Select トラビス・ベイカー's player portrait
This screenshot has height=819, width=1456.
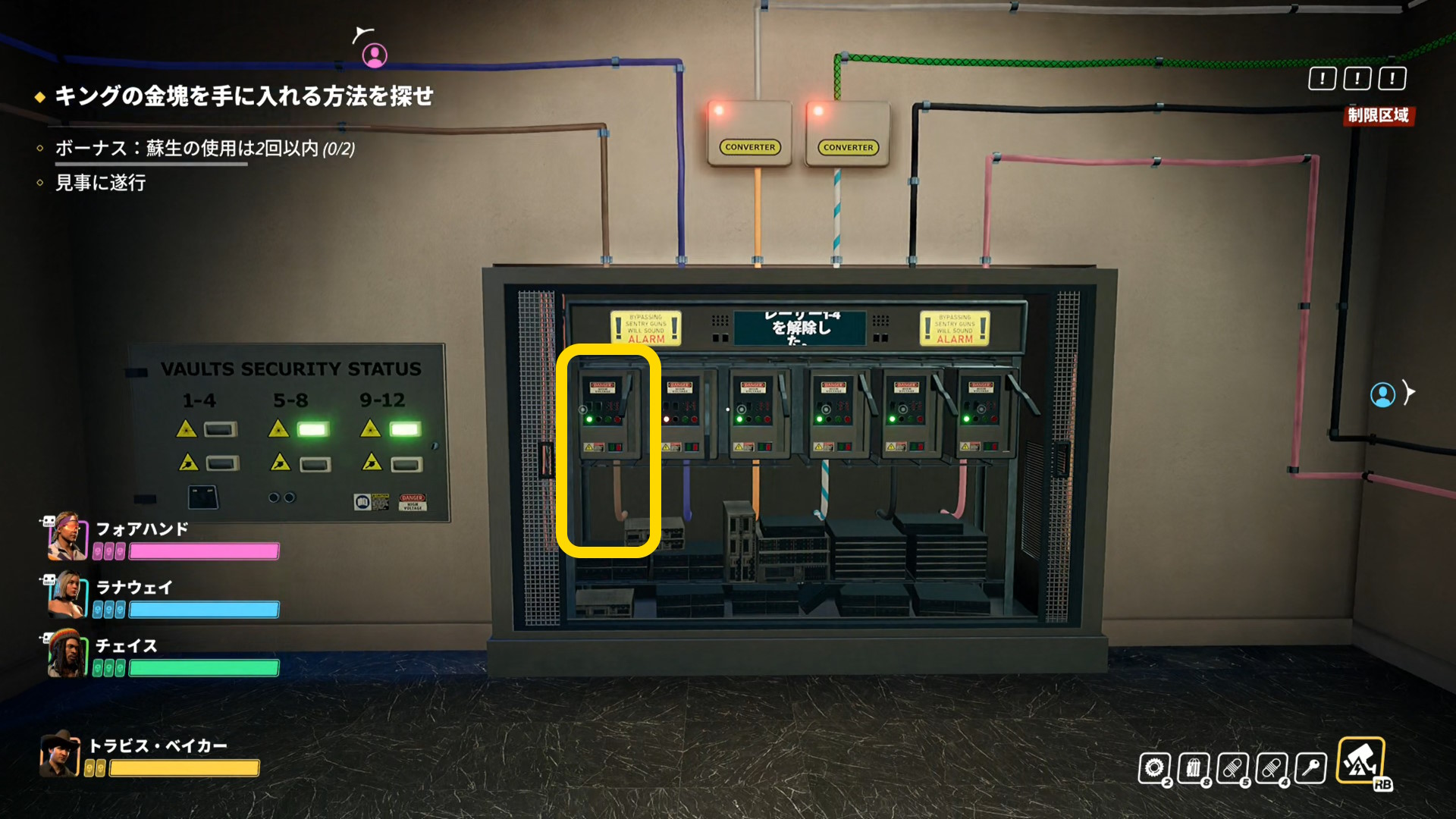[59, 754]
